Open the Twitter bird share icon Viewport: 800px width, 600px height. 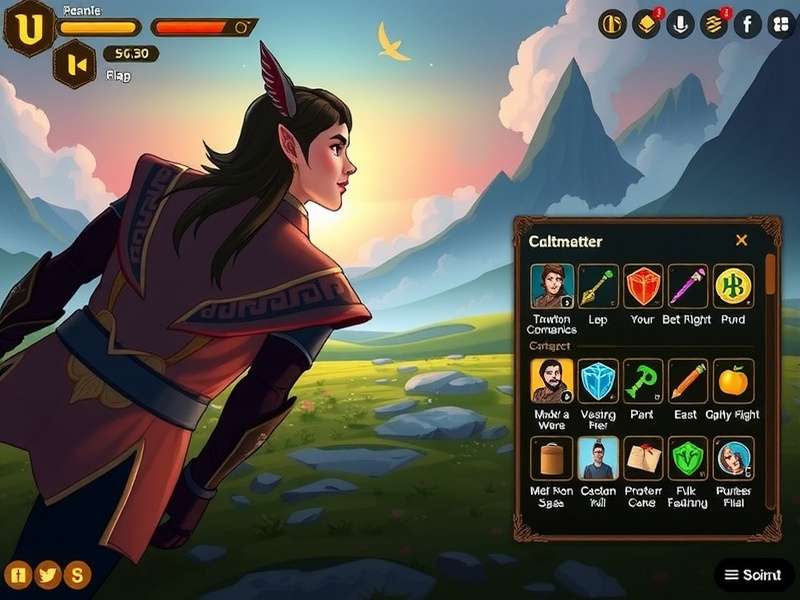(x=47, y=574)
